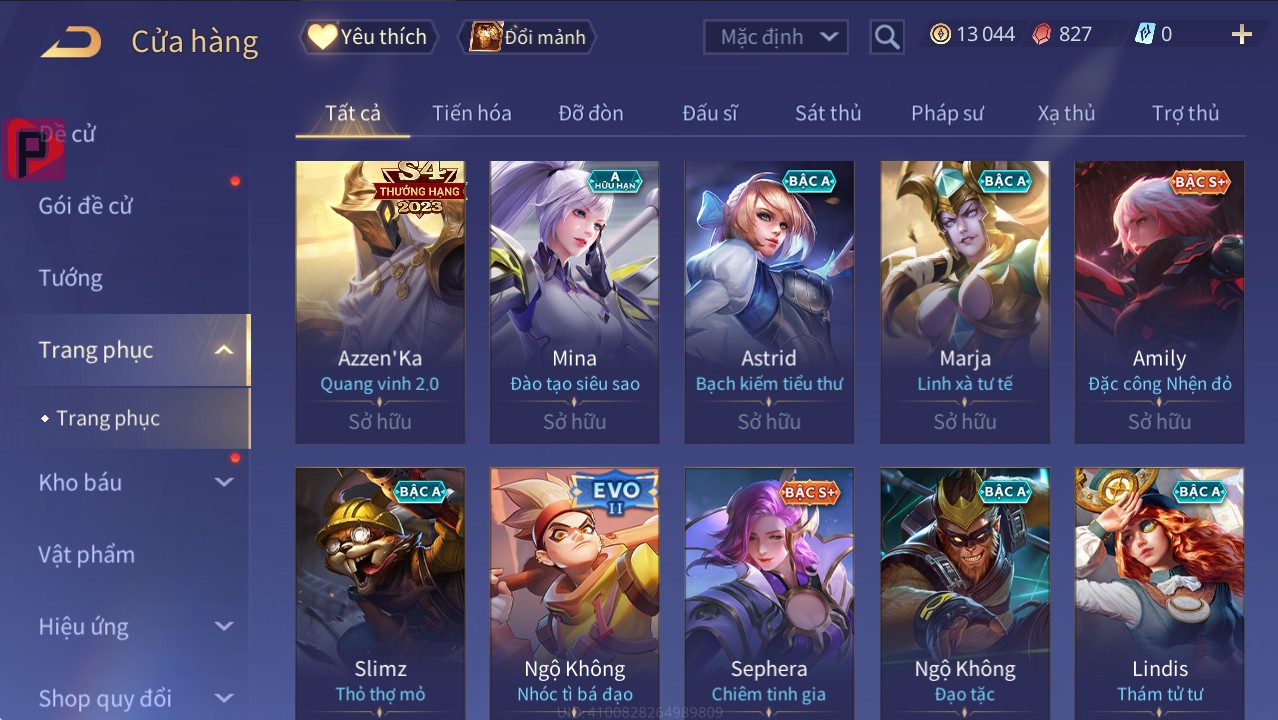Switch to the Đỡ đòn tab
This screenshot has height=720, width=1278.
(x=590, y=113)
